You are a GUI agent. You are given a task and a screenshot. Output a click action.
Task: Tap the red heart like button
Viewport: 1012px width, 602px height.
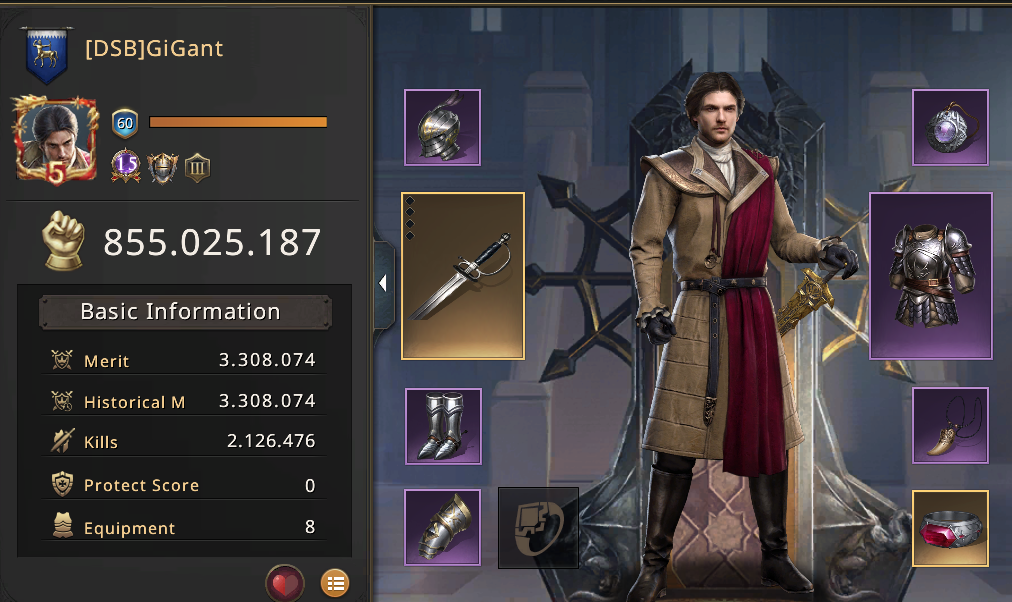pos(285,583)
